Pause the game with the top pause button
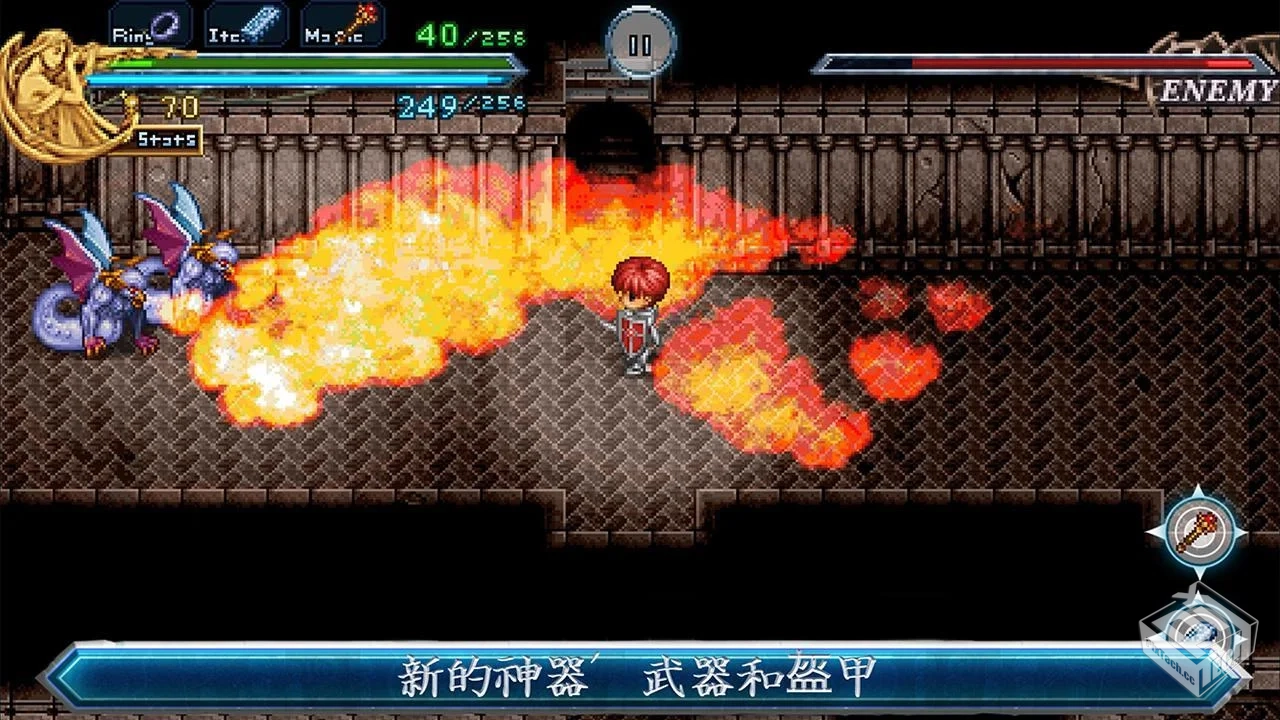Image resolution: width=1280 pixels, height=720 pixels. [640, 43]
